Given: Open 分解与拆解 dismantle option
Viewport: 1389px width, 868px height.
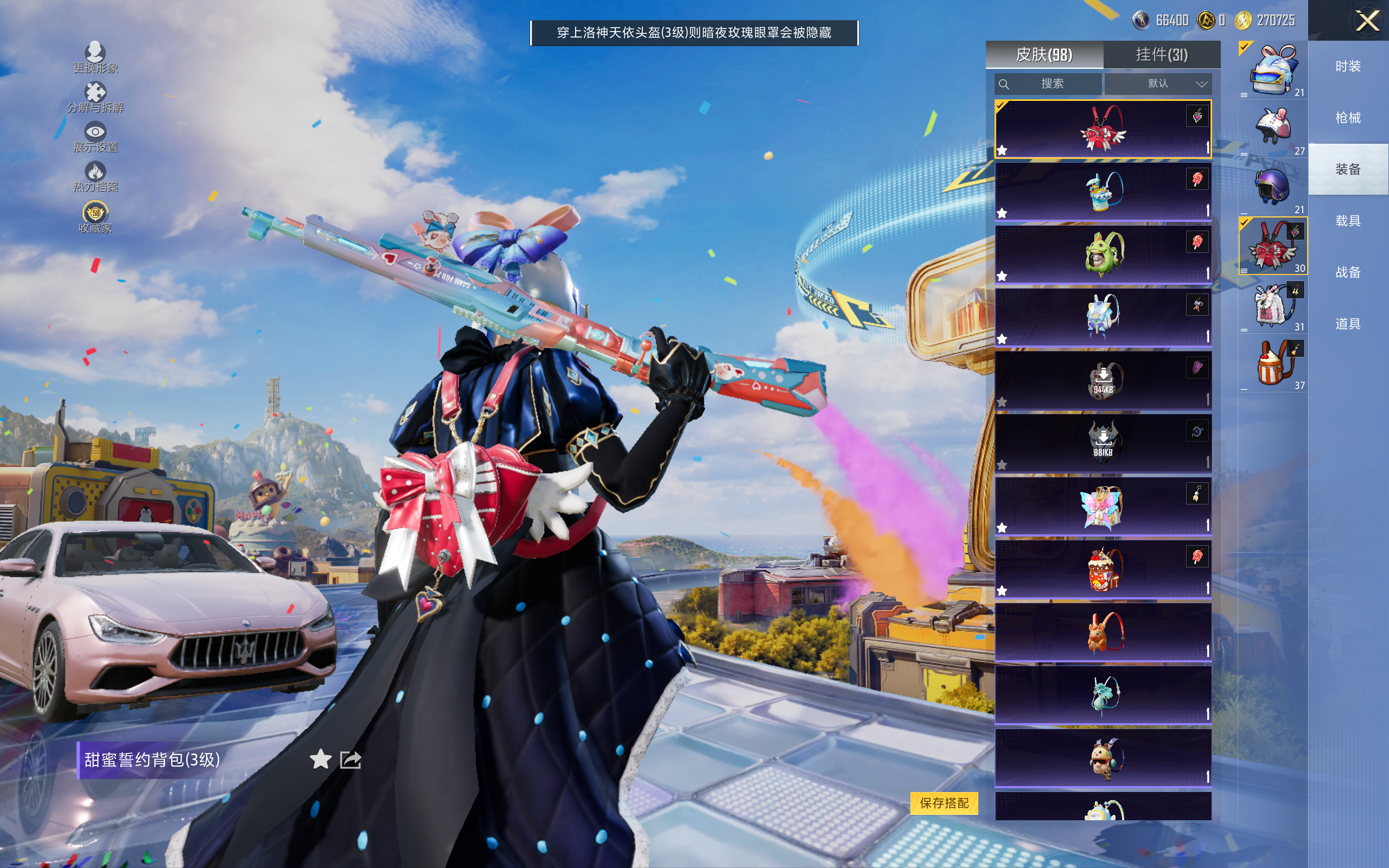Looking at the screenshot, I should click(95, 98).
